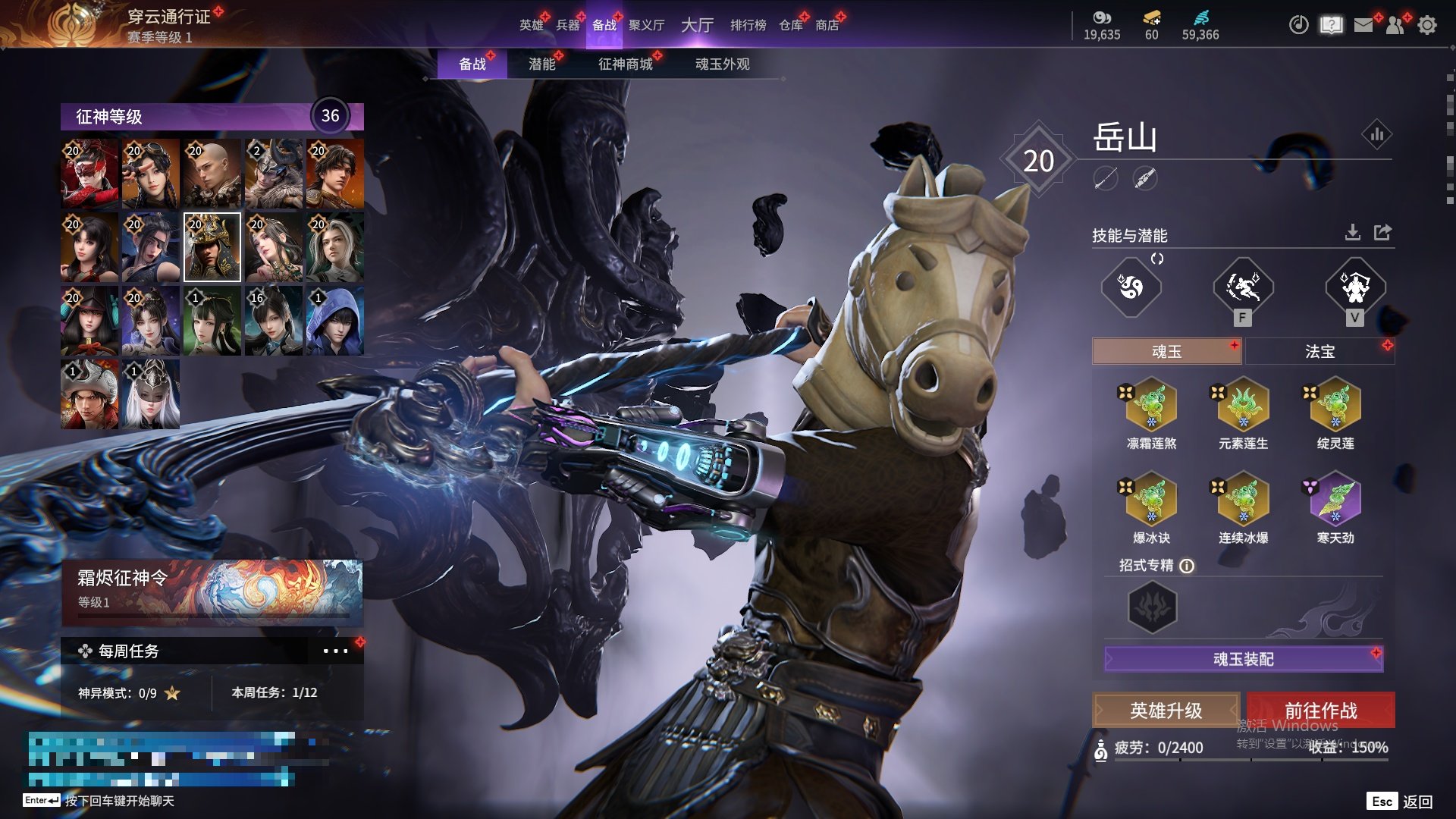This screenshot has height=819, width=1456.
Task: Open the mail envelope icon
Action: (x=1363, y=25)
